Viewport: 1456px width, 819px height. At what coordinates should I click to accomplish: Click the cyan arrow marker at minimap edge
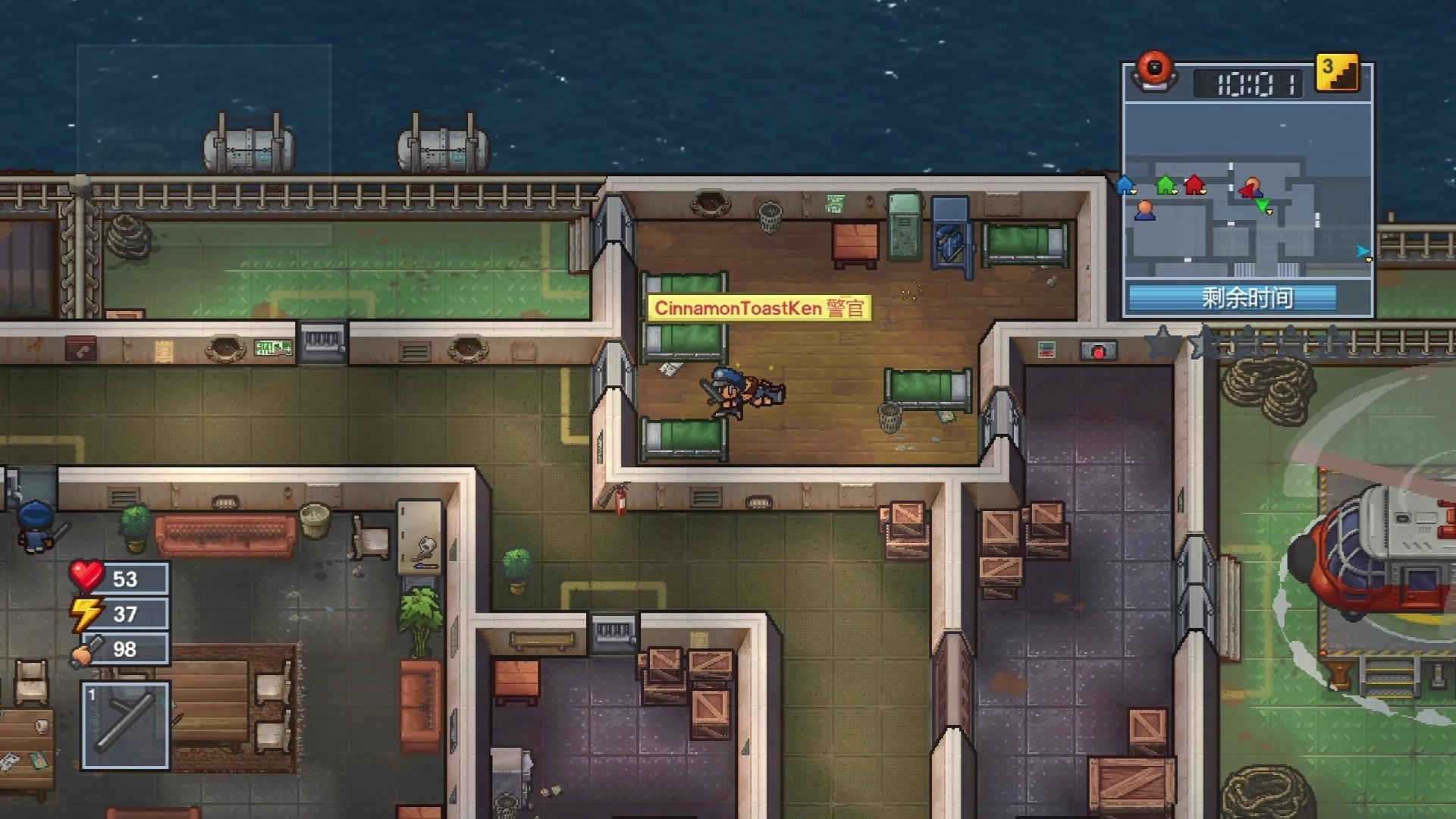pos(1363,252)
